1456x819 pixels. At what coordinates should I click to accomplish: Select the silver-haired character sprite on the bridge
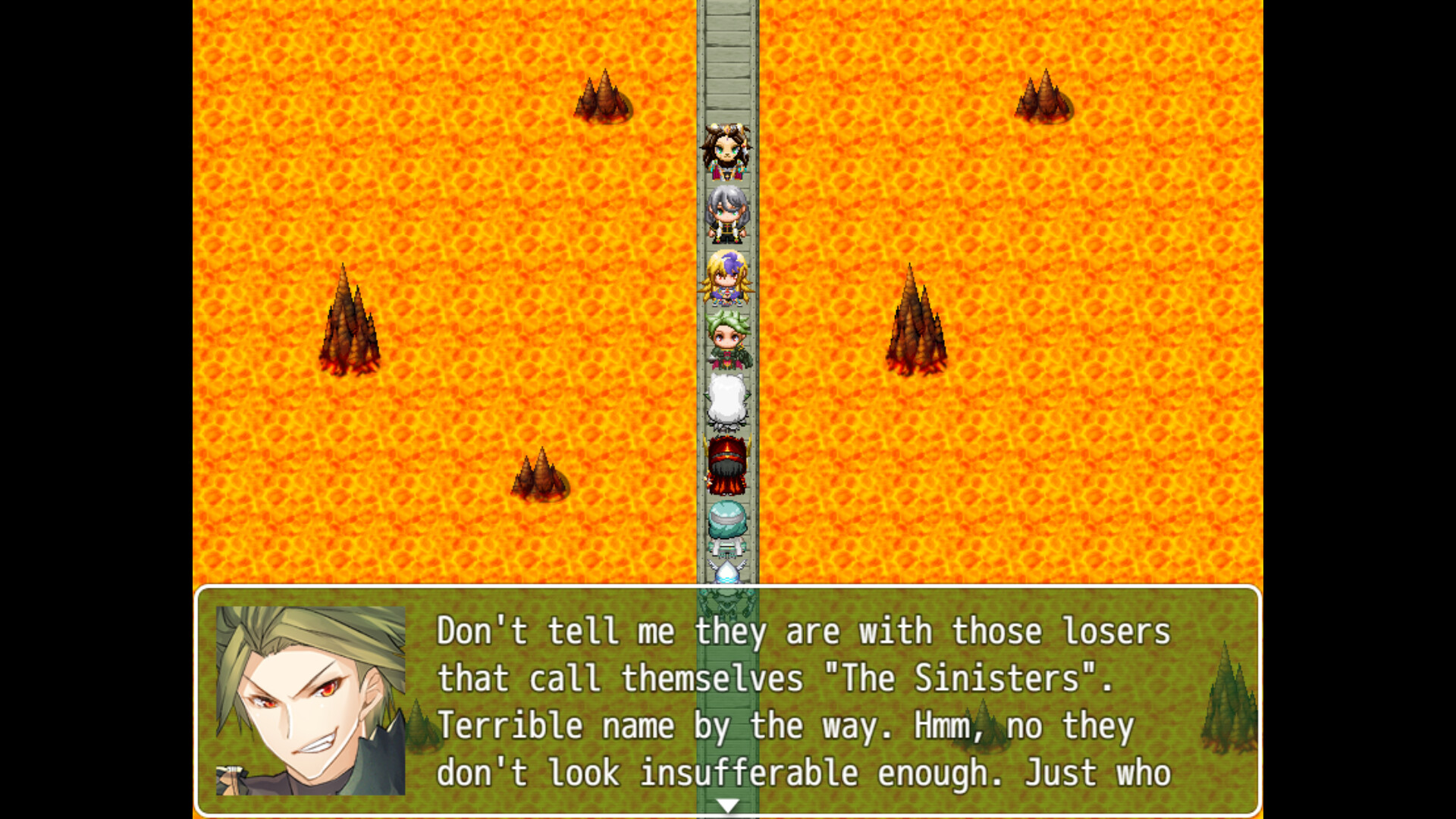(726, 212)
